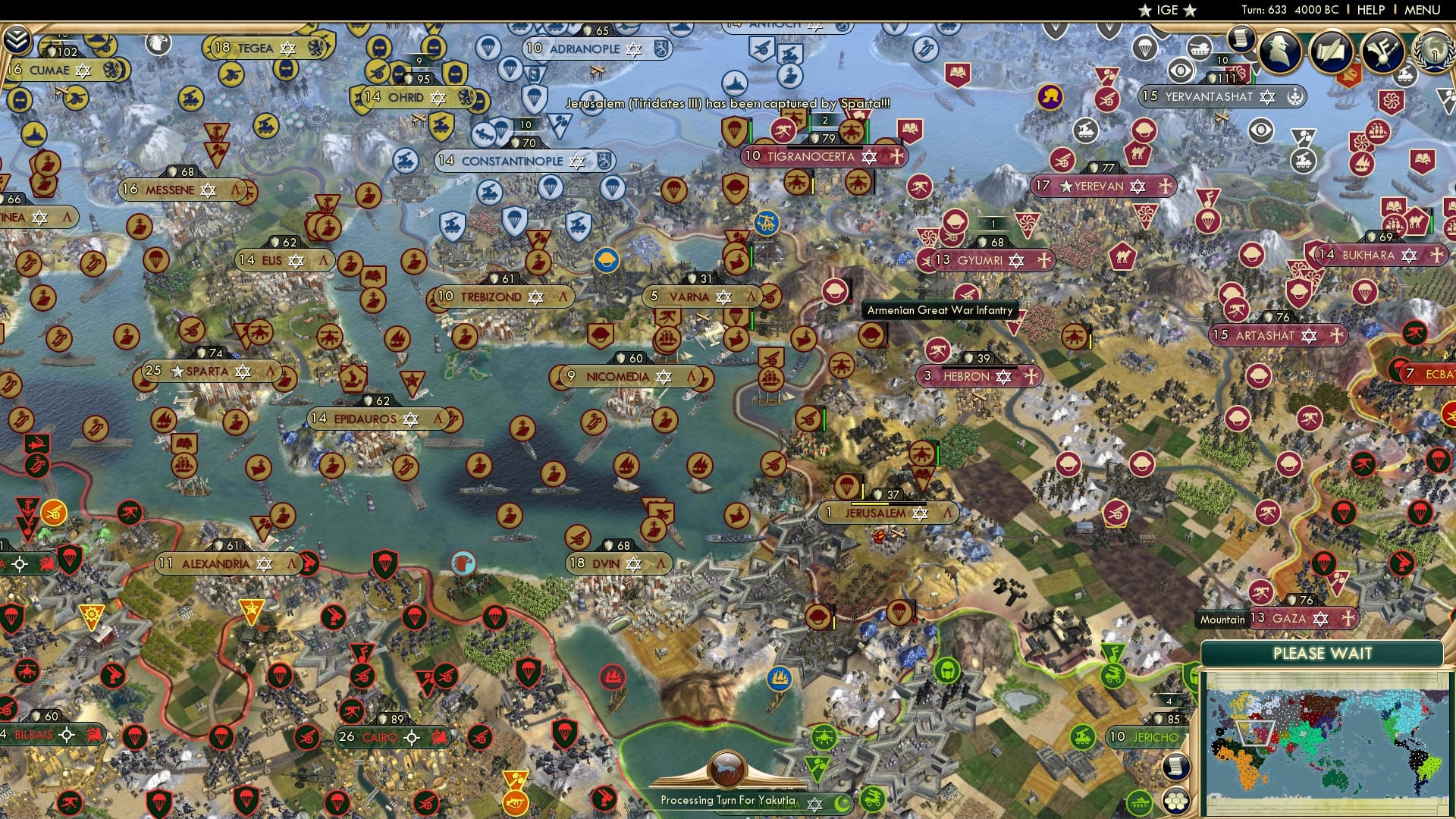Open the Espionage overview spy icon
The height and width of the screenshot is (819, 1456).
click(x=1280, y=52)
